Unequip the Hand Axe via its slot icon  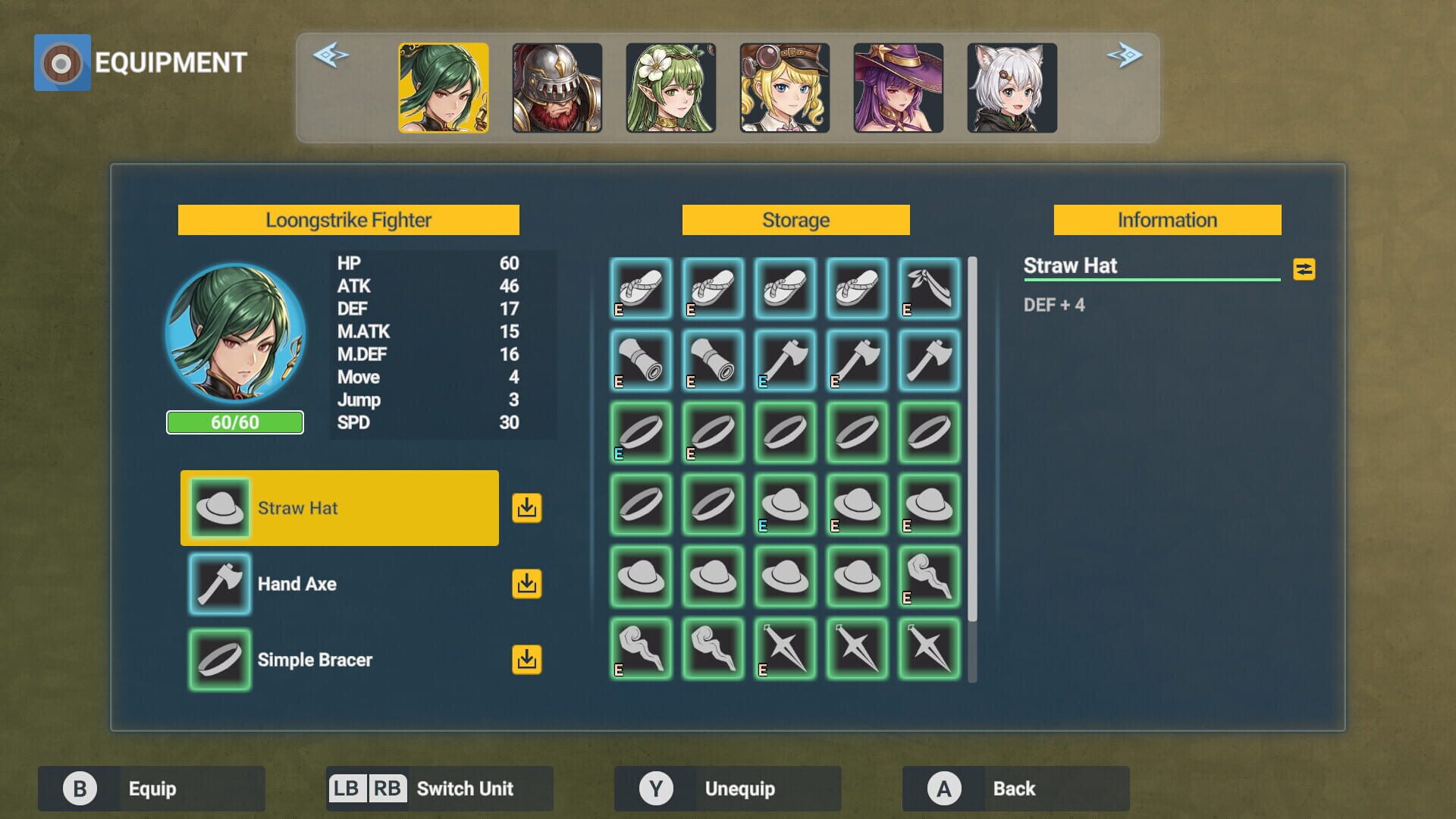pyautogui.click(x=527, y=584)
